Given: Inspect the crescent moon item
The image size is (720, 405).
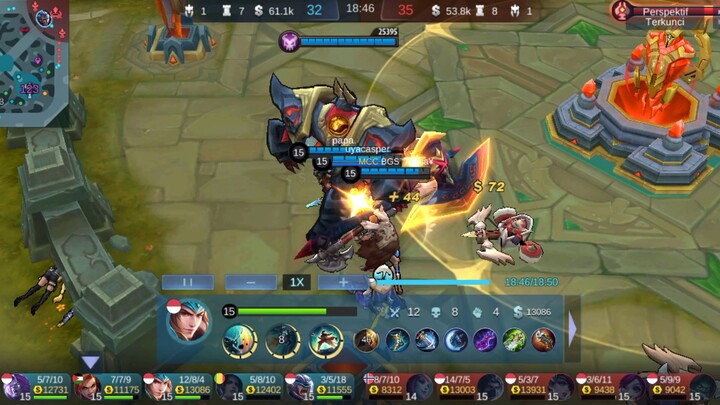Looking at the screenshot, I should tap(456, 340).
